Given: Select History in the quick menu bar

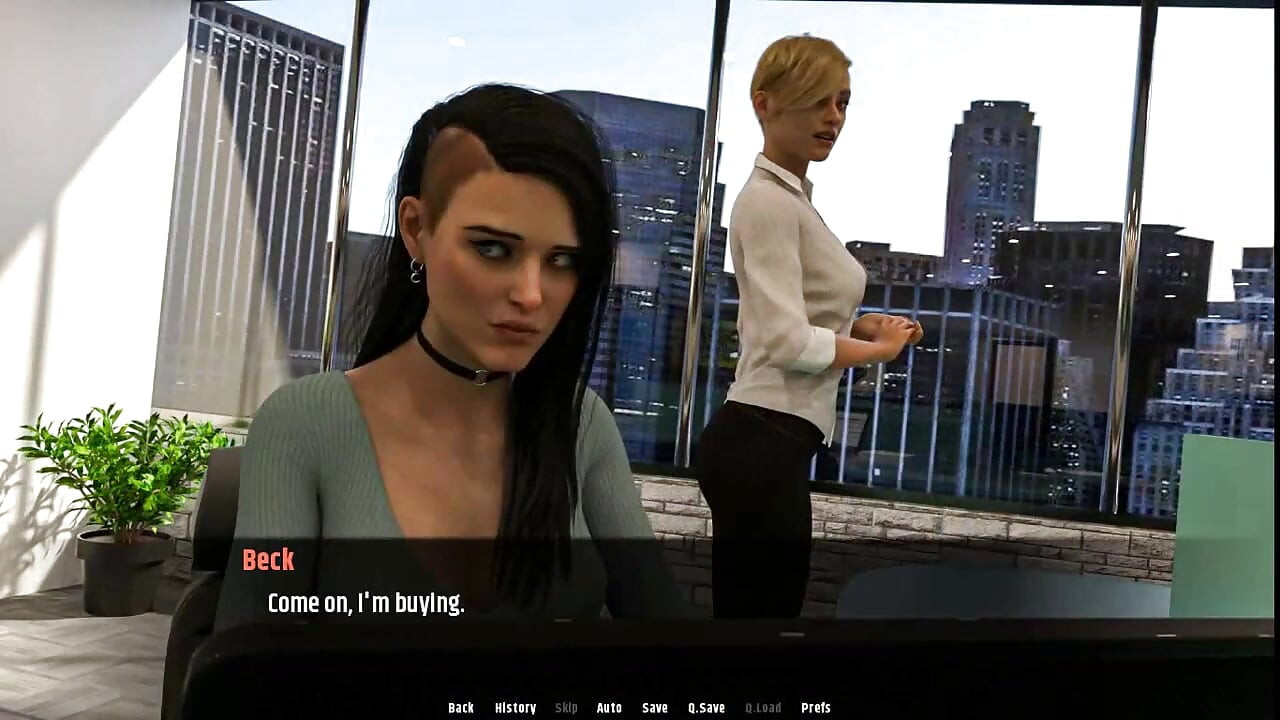Looking at the screenshot, I should click(515, 707).
